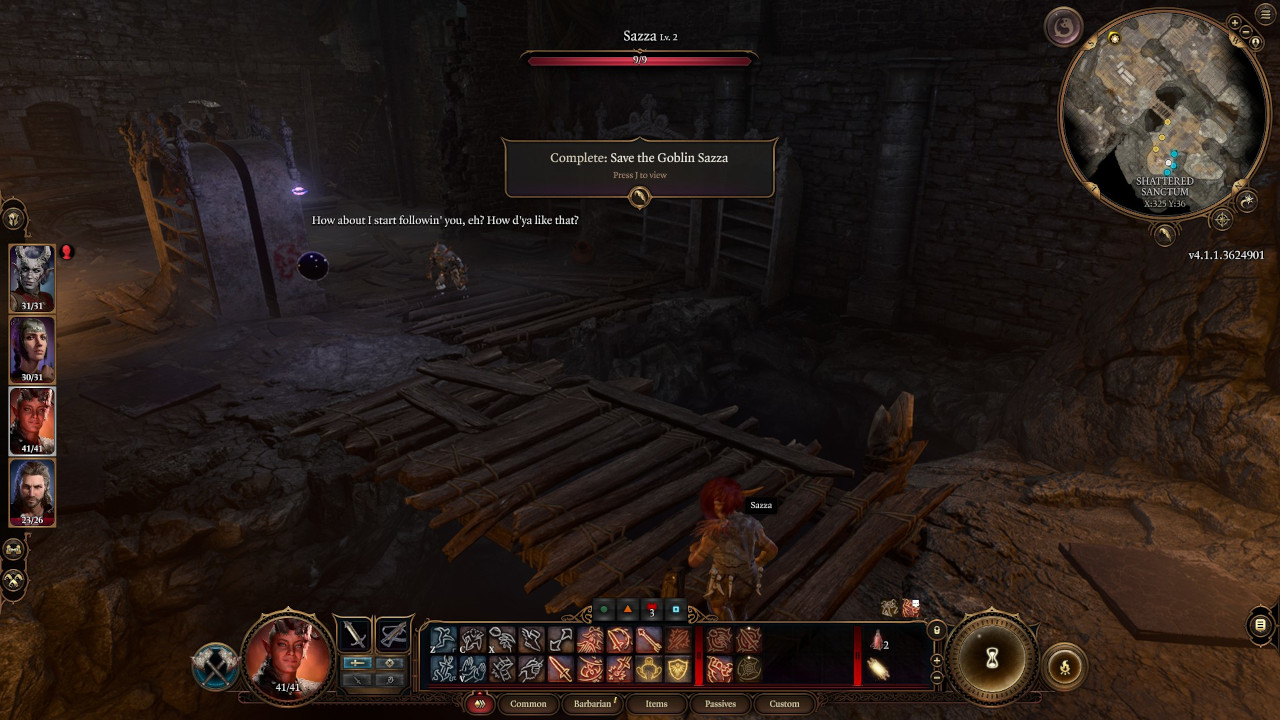Select the ranged crossbow weapon slot
The width and height of the screenshot is (1280, 720).
[394, 634]
